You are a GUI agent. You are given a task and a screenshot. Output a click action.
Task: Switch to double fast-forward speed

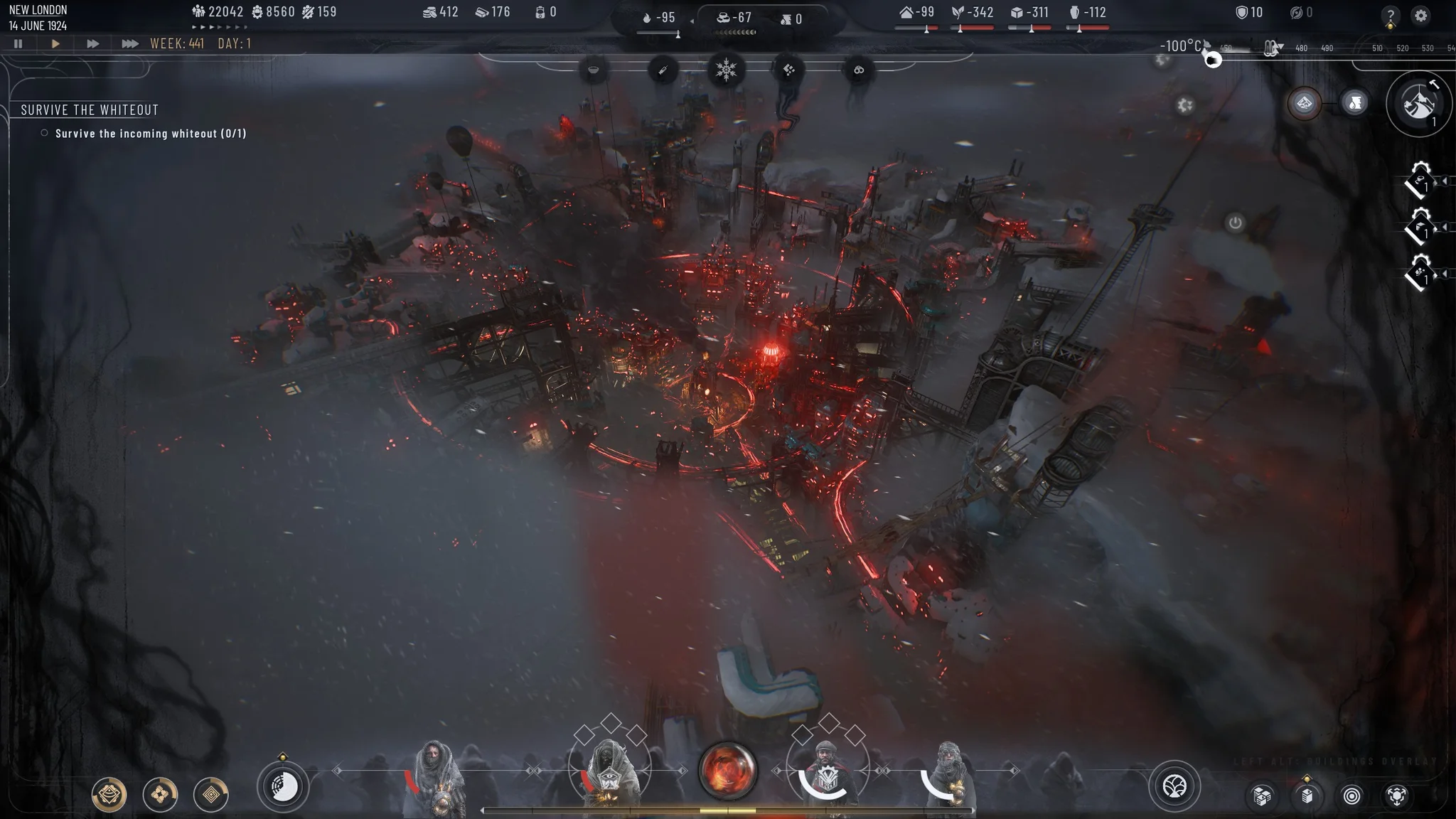(92, 43)
